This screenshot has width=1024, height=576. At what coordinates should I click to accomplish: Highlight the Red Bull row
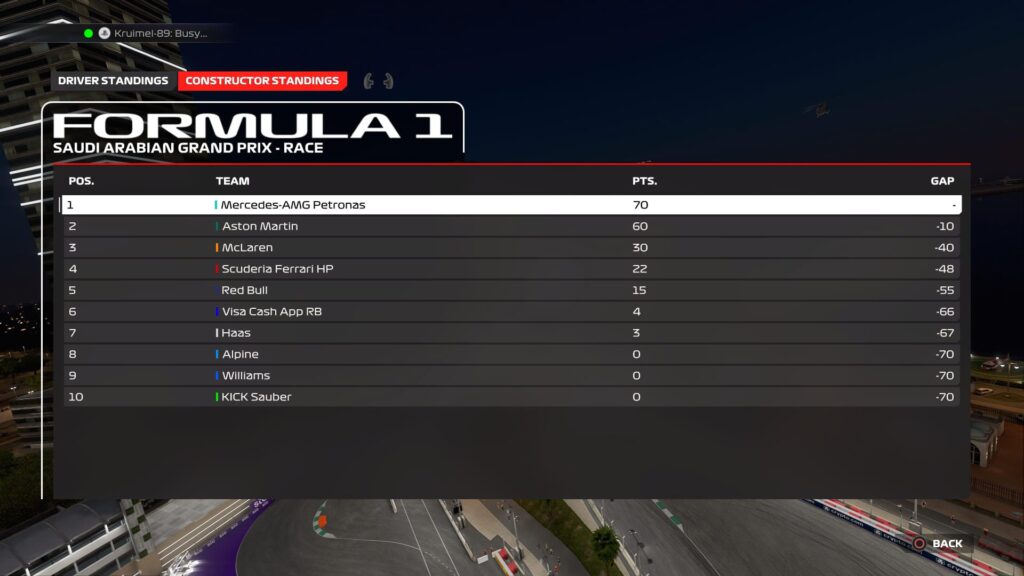[510, 291]
